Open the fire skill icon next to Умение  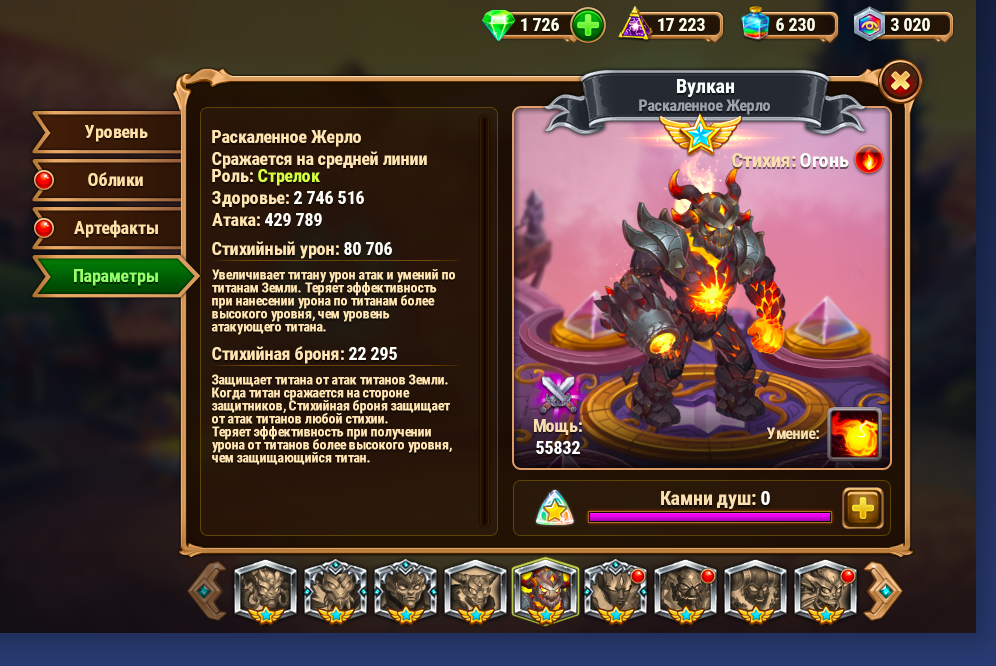click(854, 434)
